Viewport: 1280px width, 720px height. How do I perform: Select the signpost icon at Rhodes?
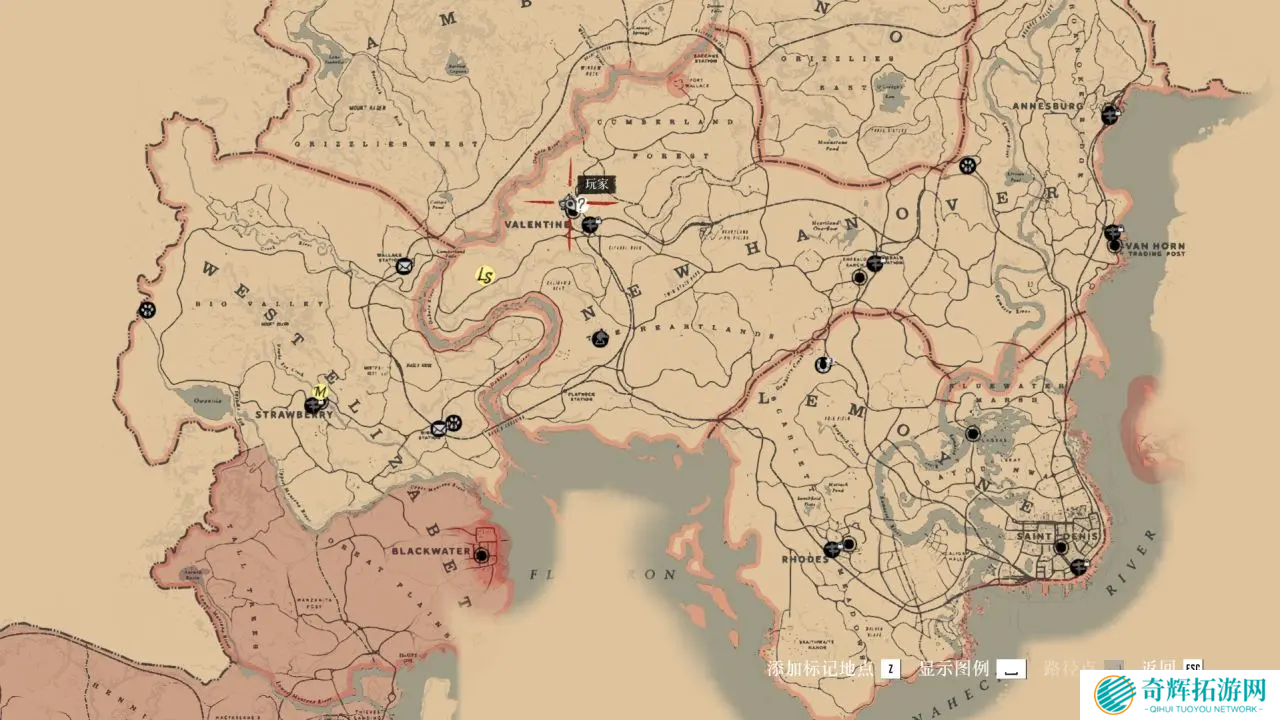[832, 549]
